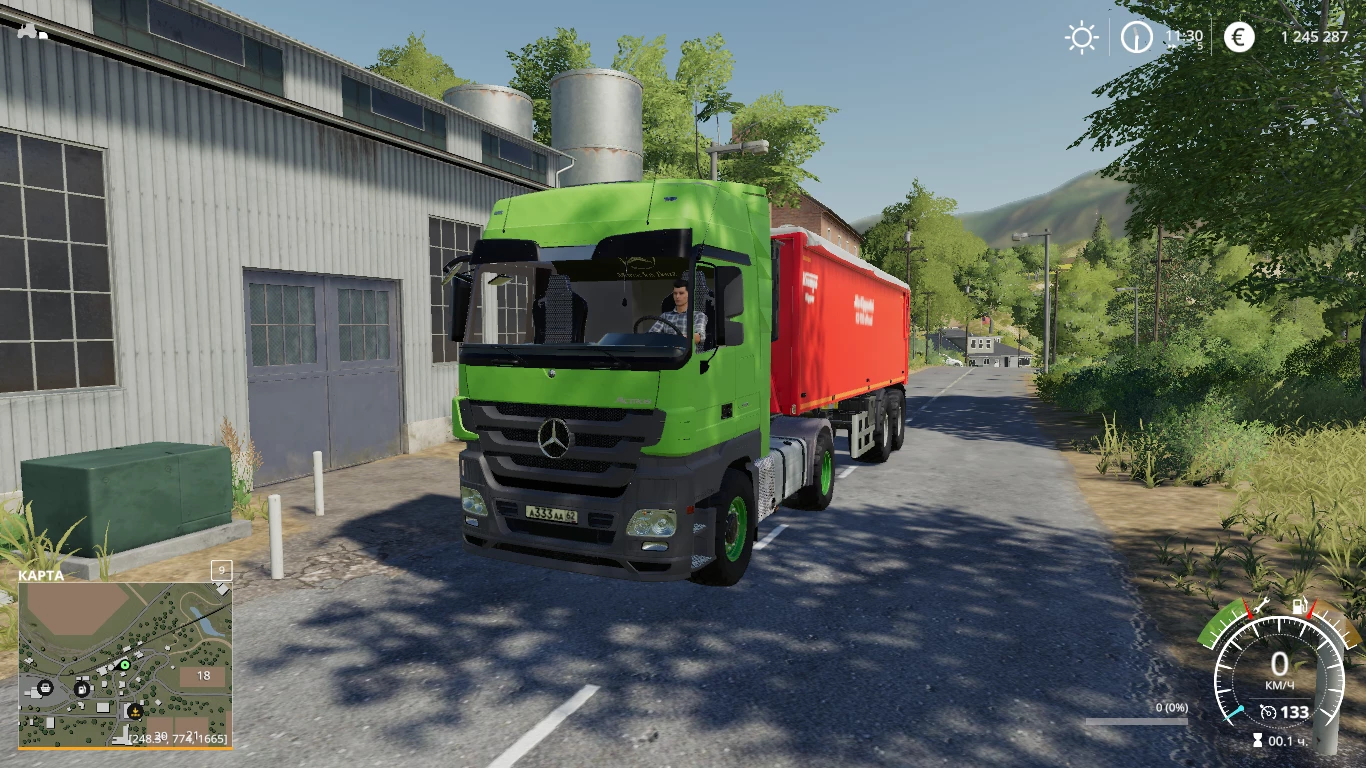
Task: Click the clock icon next to 11:30
Action: (x=1137, y=37)
